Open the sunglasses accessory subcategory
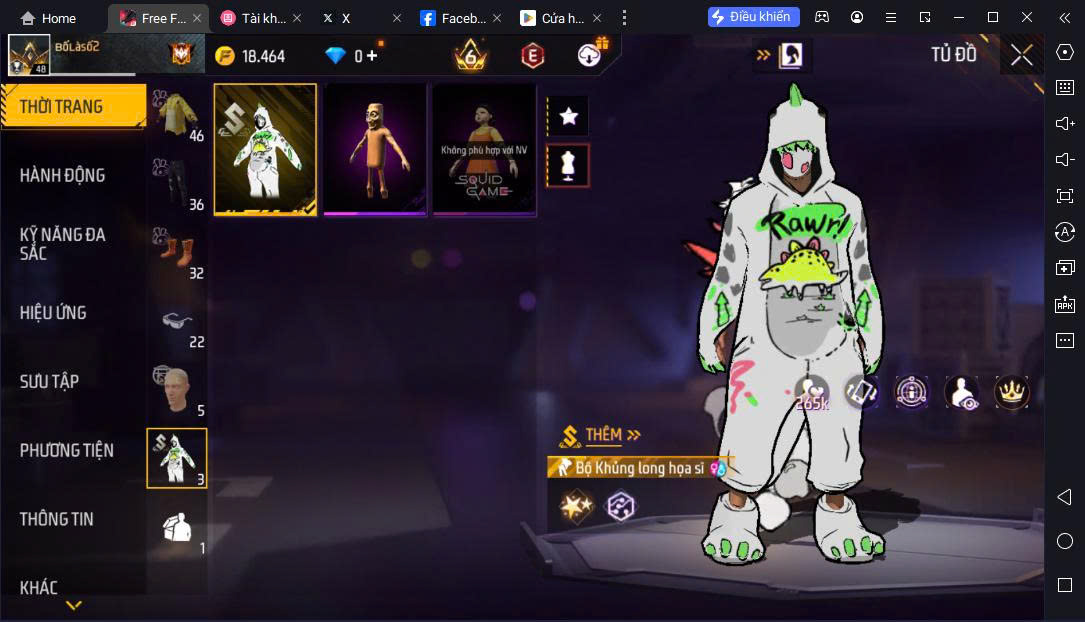 (177, 322)
